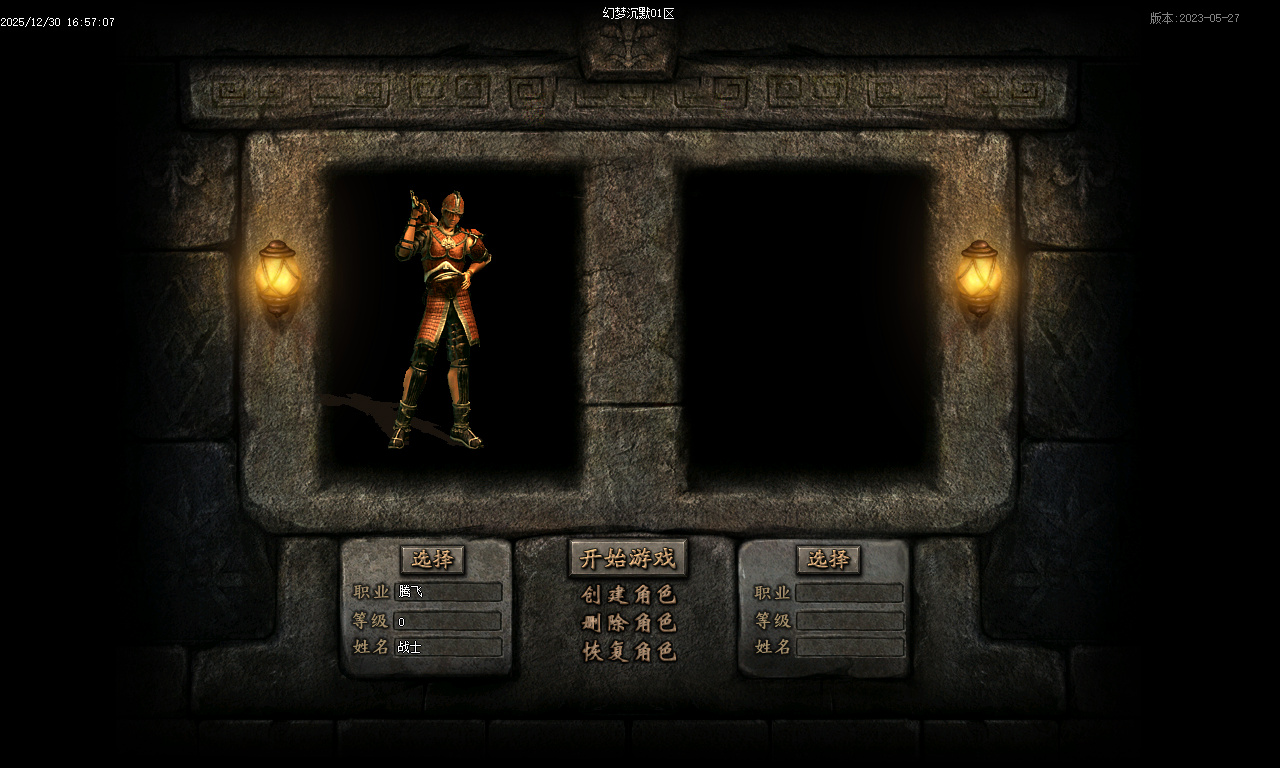
Task: Open the 恢复角色 restore character option
Action: pos(629,652)
